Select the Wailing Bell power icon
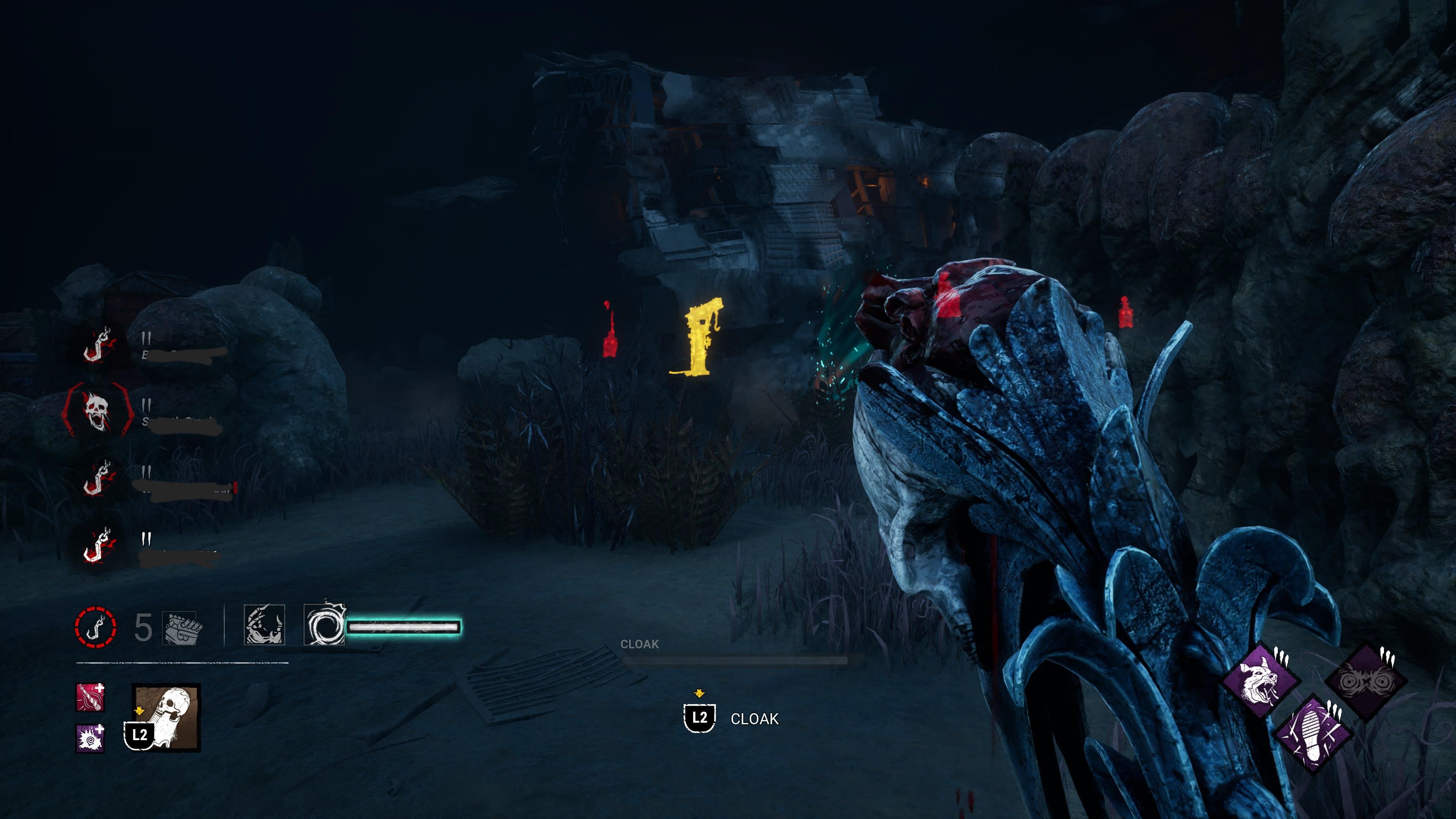Image resolution: width=1456 pixels, height=819 pixels. click(167, 717)
